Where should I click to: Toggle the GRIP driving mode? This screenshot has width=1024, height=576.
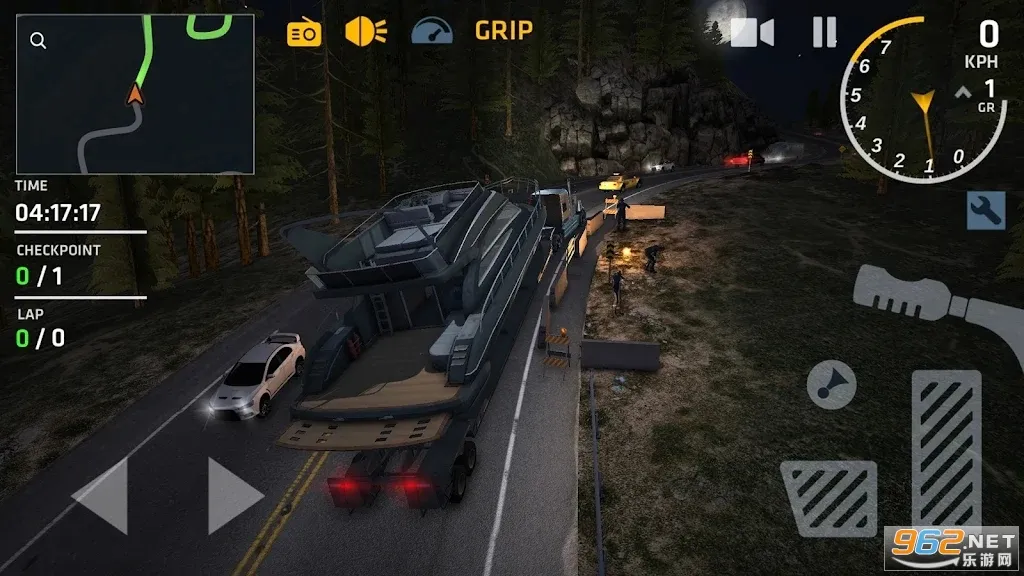(x=503, y=31)
